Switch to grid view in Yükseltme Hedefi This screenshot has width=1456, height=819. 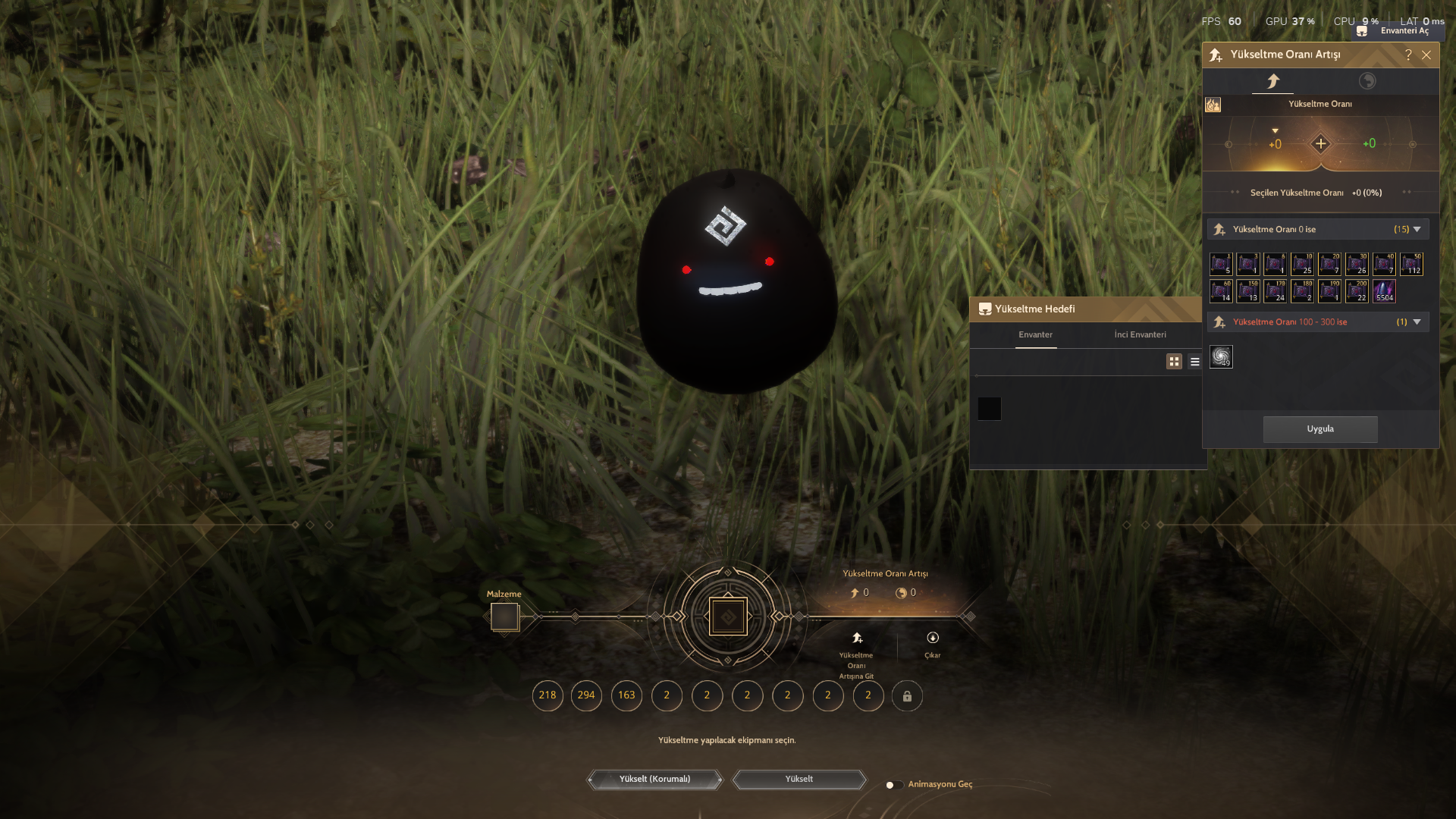point(1174,362)
